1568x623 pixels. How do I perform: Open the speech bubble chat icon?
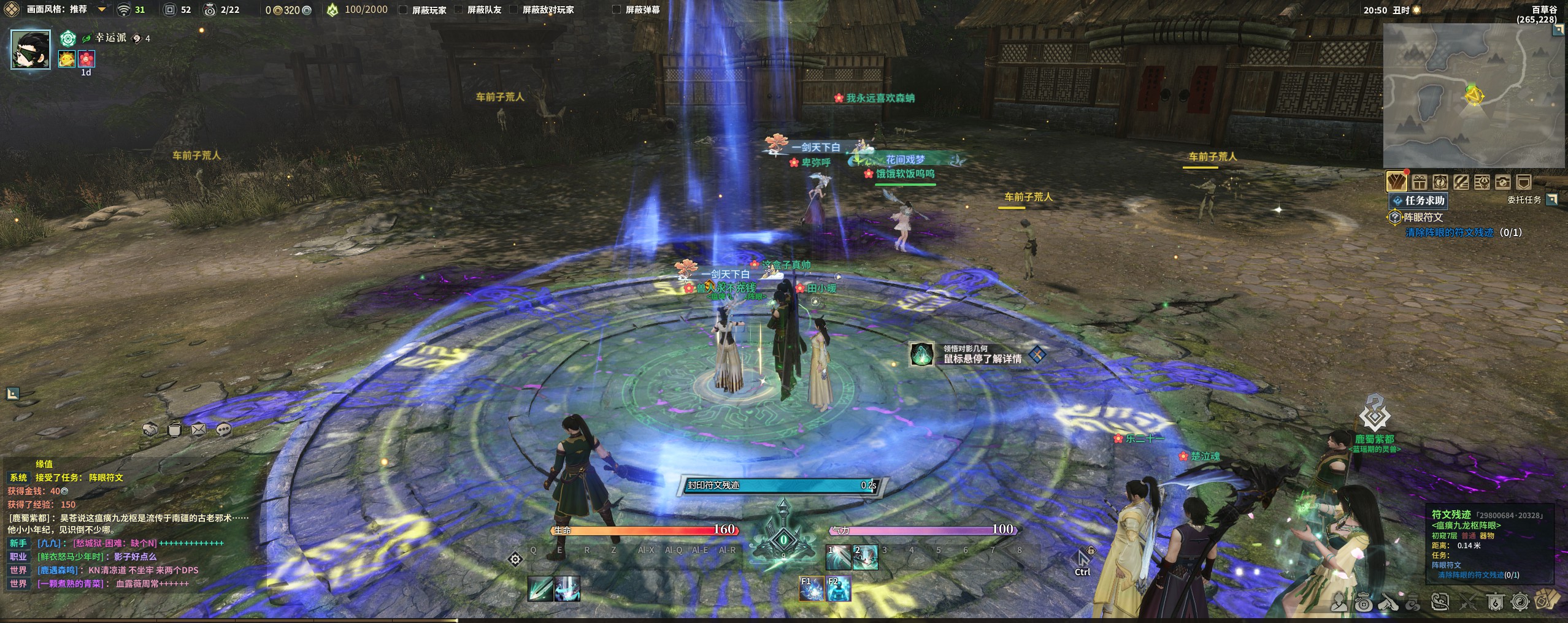click(x=224, y=429)
